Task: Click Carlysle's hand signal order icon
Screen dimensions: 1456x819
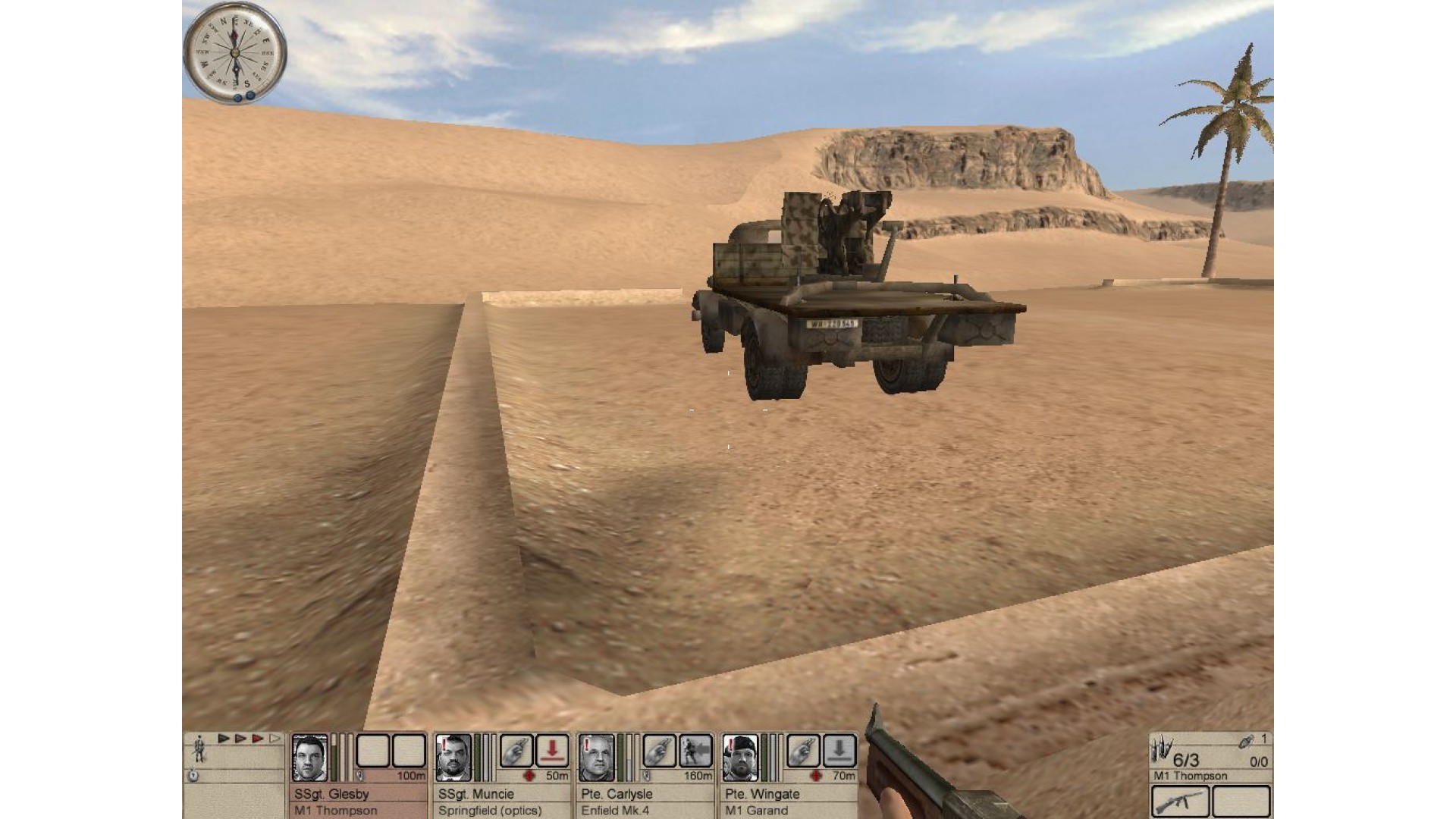Action: (659, 751)
